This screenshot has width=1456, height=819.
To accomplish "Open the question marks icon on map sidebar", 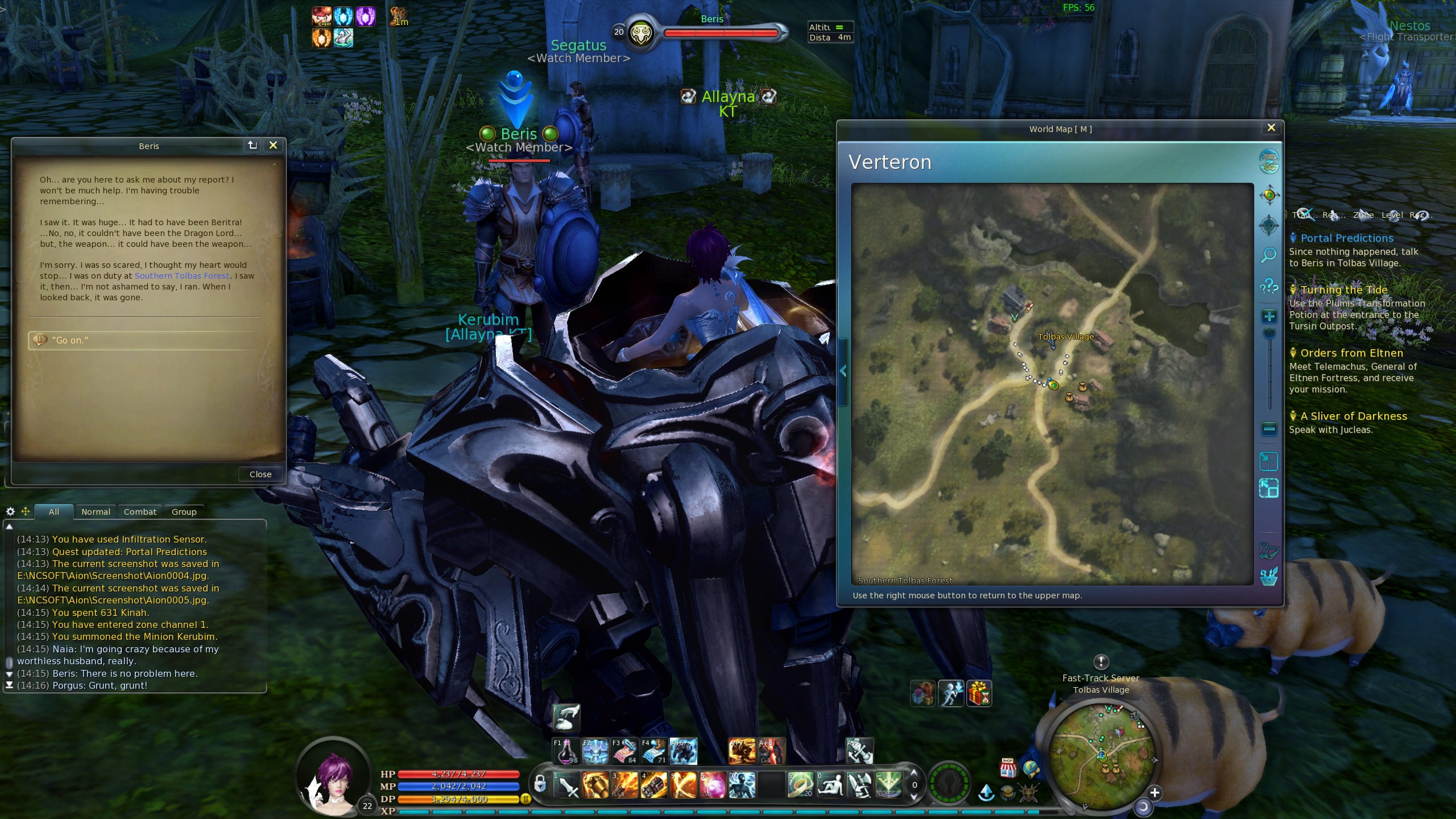I will (x=1269, y=286).
